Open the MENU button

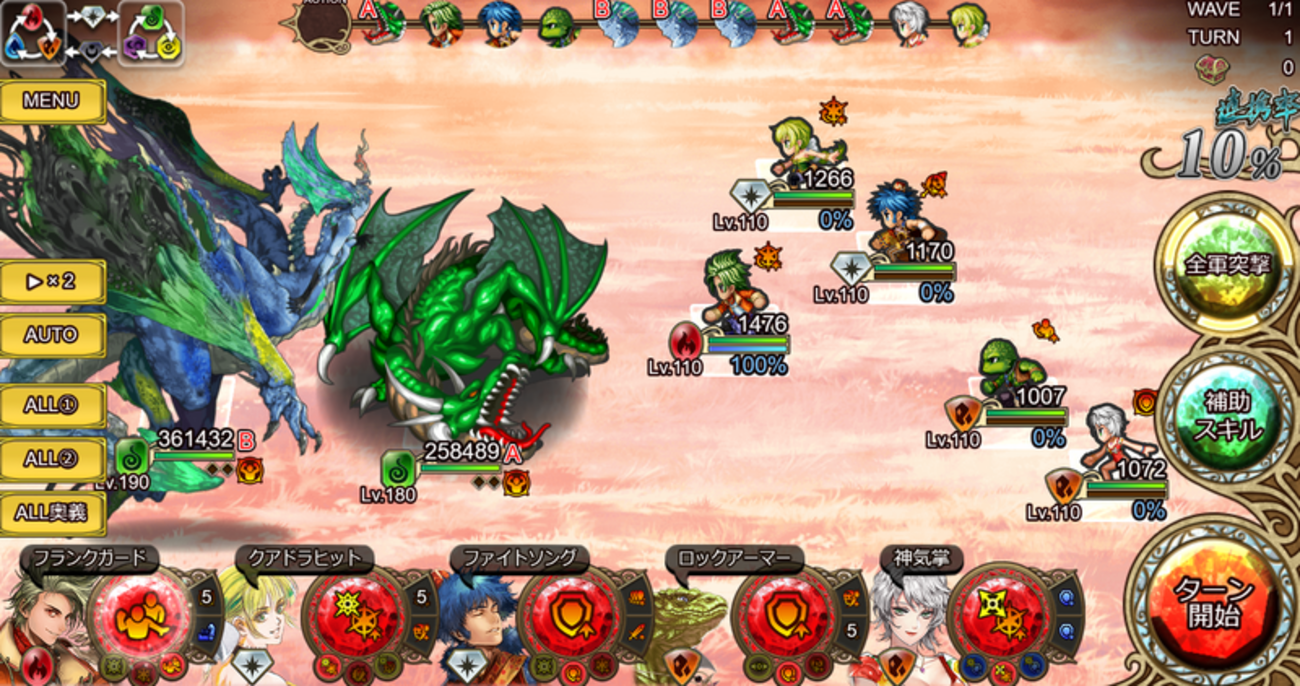(52, 101)
